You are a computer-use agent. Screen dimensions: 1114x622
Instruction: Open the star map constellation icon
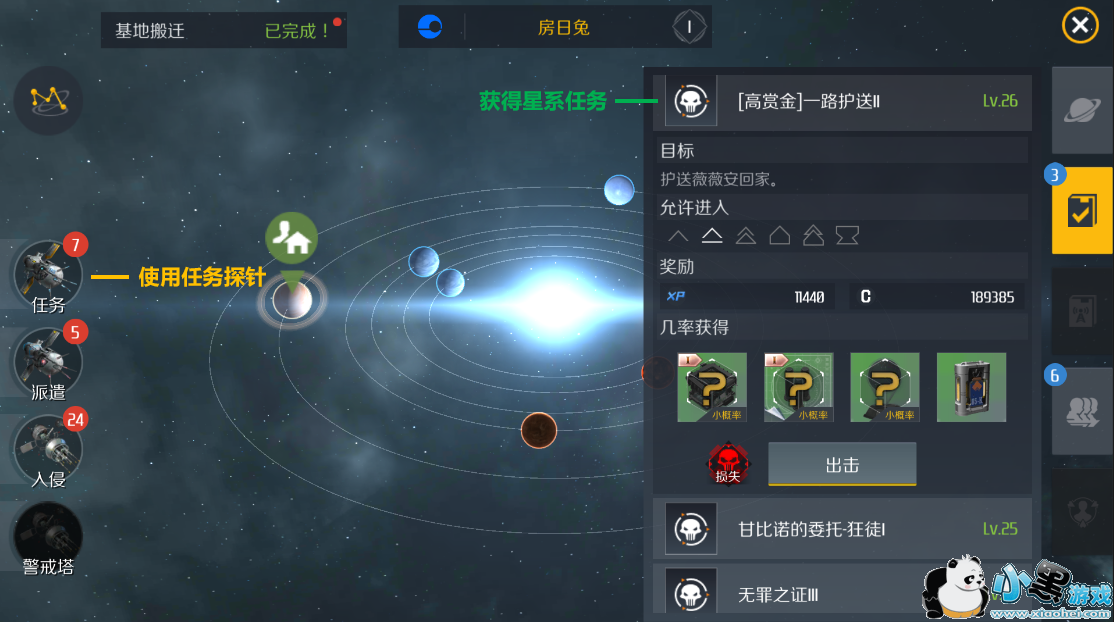pyautogui.click(x=48, y=99)
